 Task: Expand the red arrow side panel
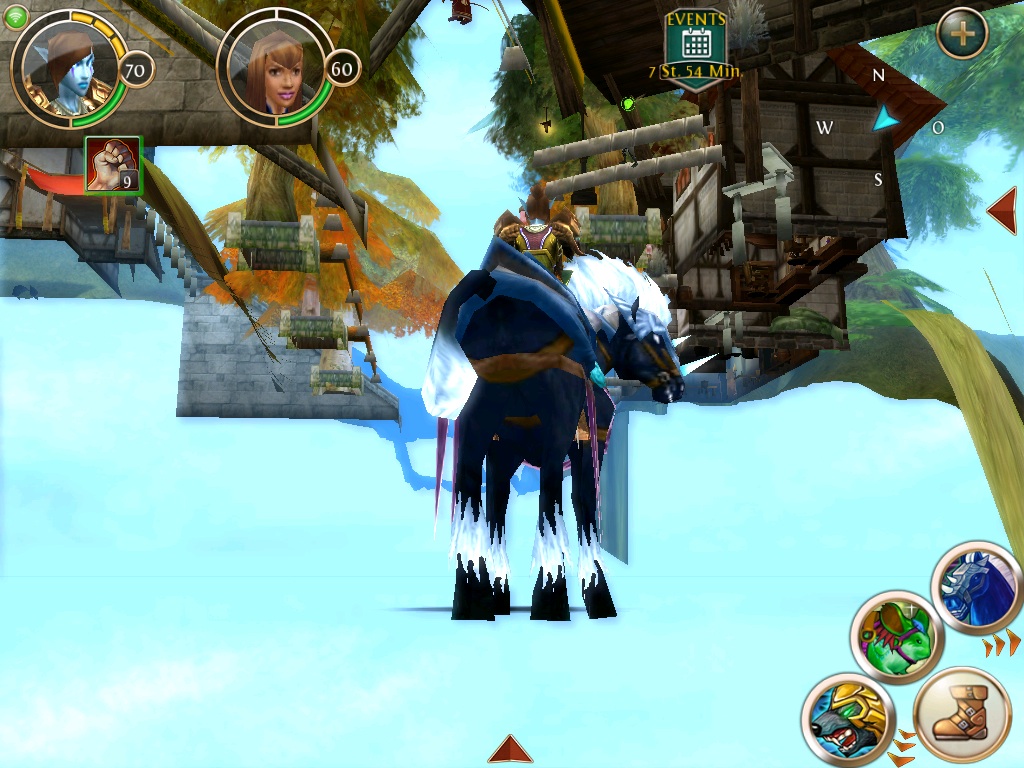(x=1003, y=211)
